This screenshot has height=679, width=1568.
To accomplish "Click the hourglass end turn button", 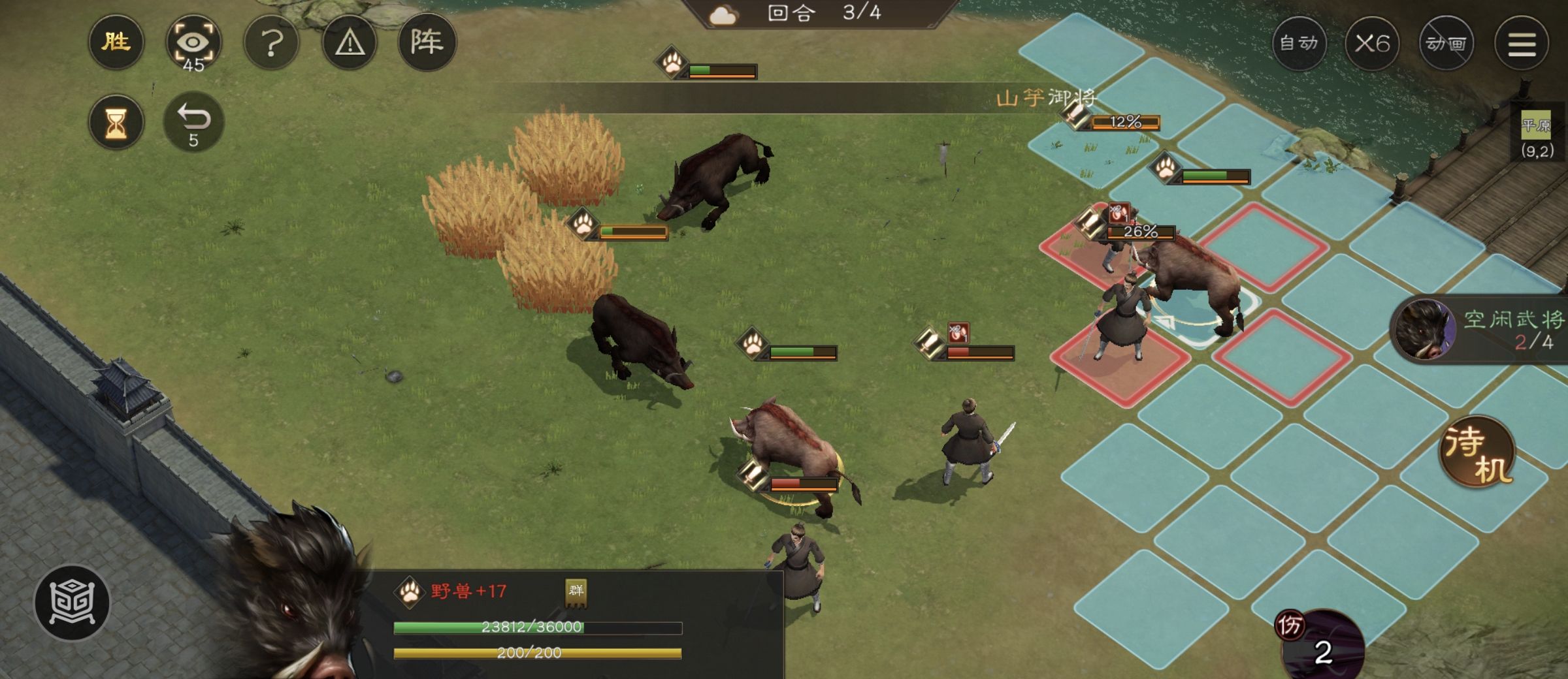I will pos(116,122).
